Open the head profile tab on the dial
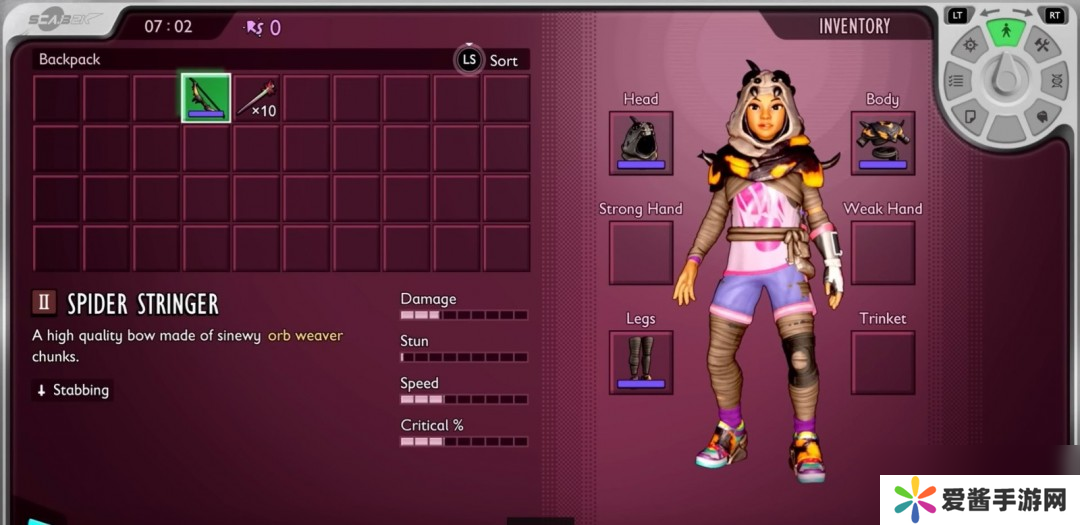 point(1042,116)
